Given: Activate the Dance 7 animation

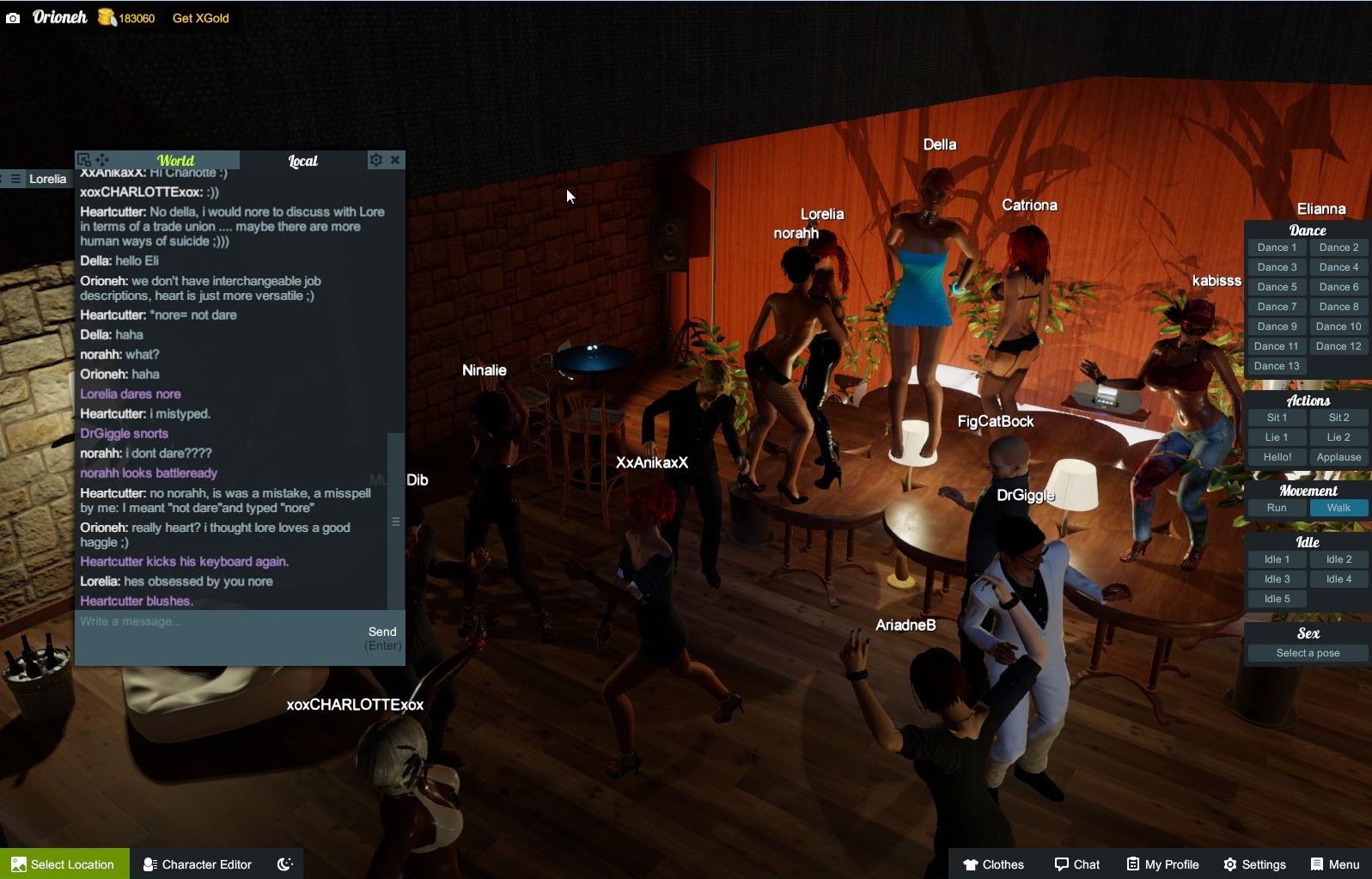Looking at the screenshot, I should click(x=1277, y=306).
